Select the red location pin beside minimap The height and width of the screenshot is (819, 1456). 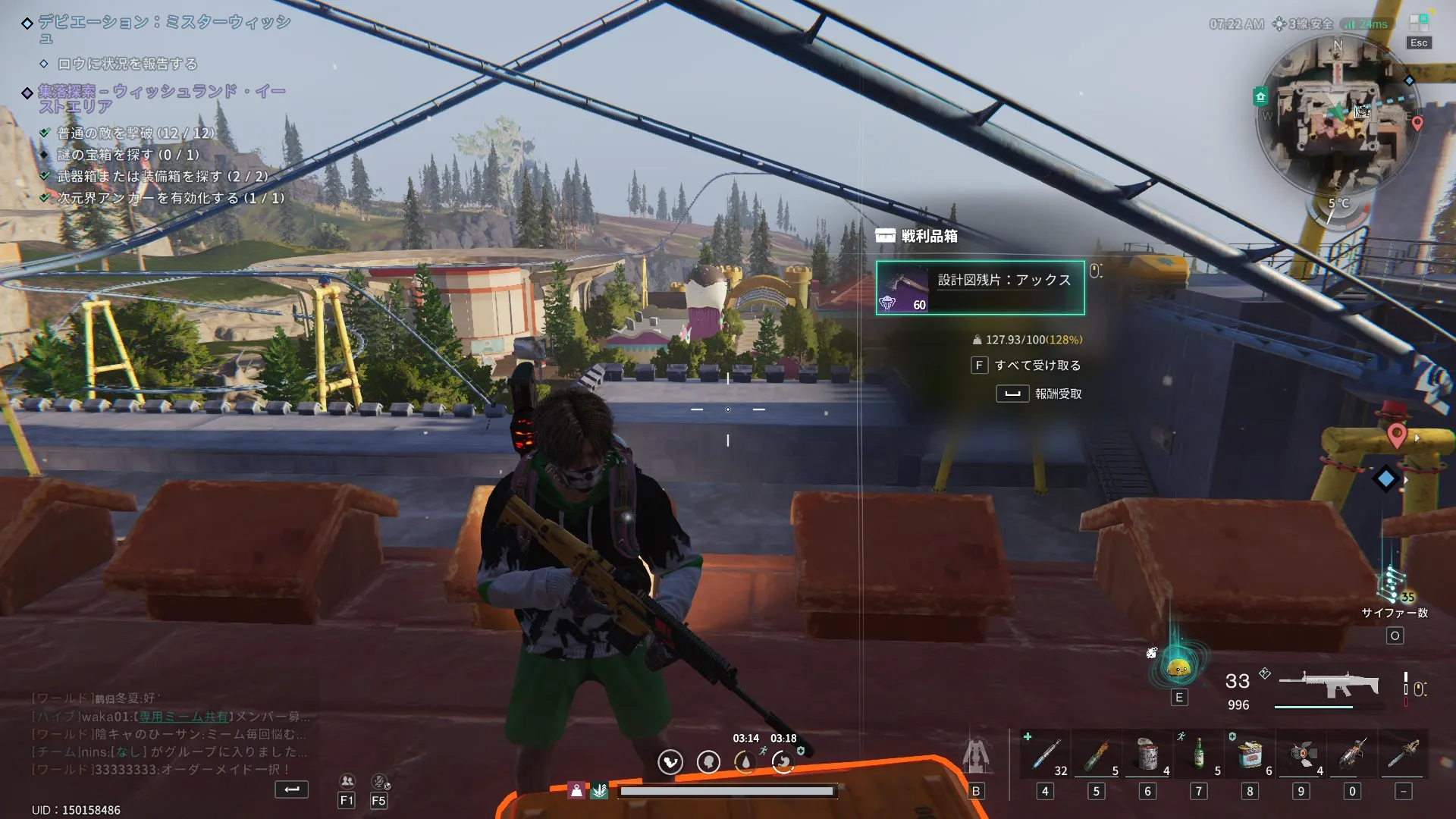click(x=1417, y=123)
